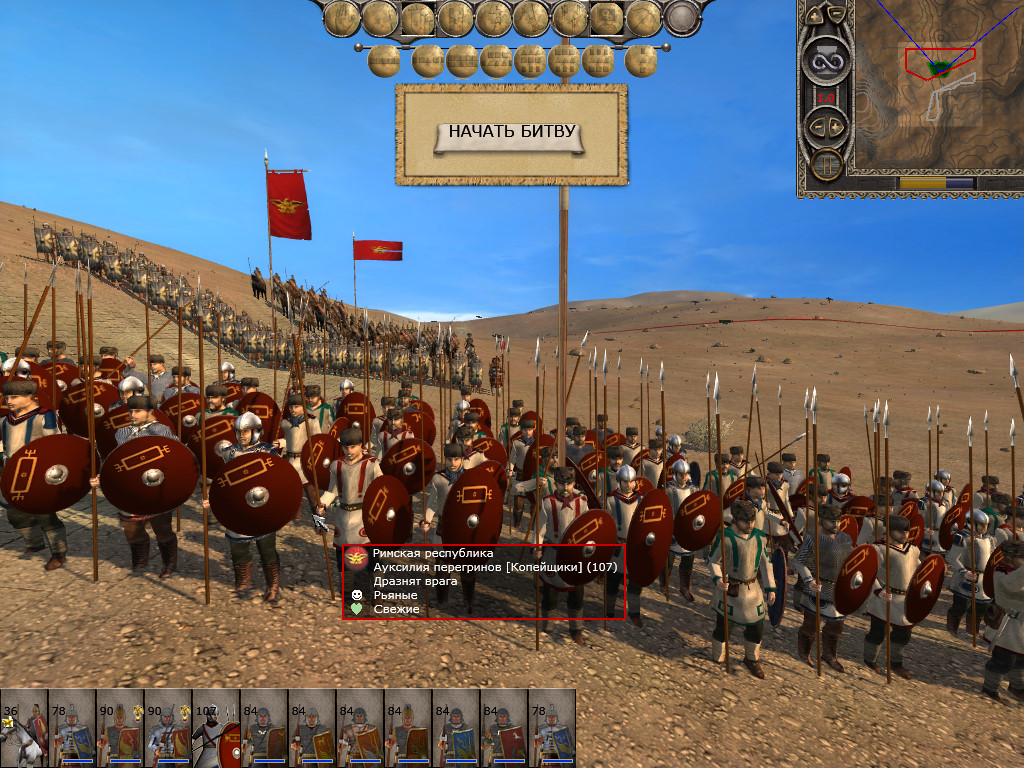Choose the single line formation button

pyautogui.click(x=385, y=61)
